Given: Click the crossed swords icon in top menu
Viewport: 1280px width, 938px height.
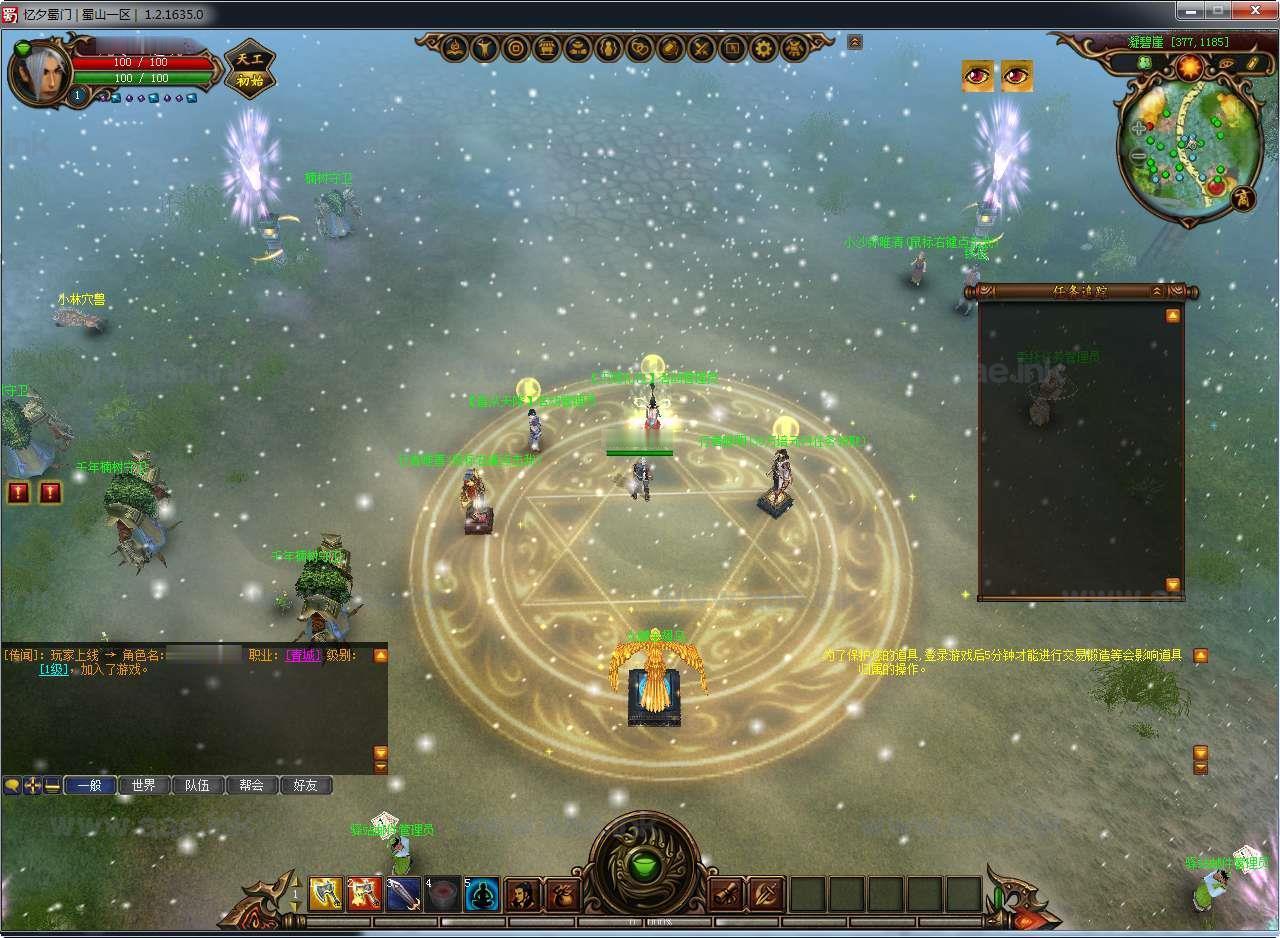Looking at the screenshot, I should coord(701,48).
